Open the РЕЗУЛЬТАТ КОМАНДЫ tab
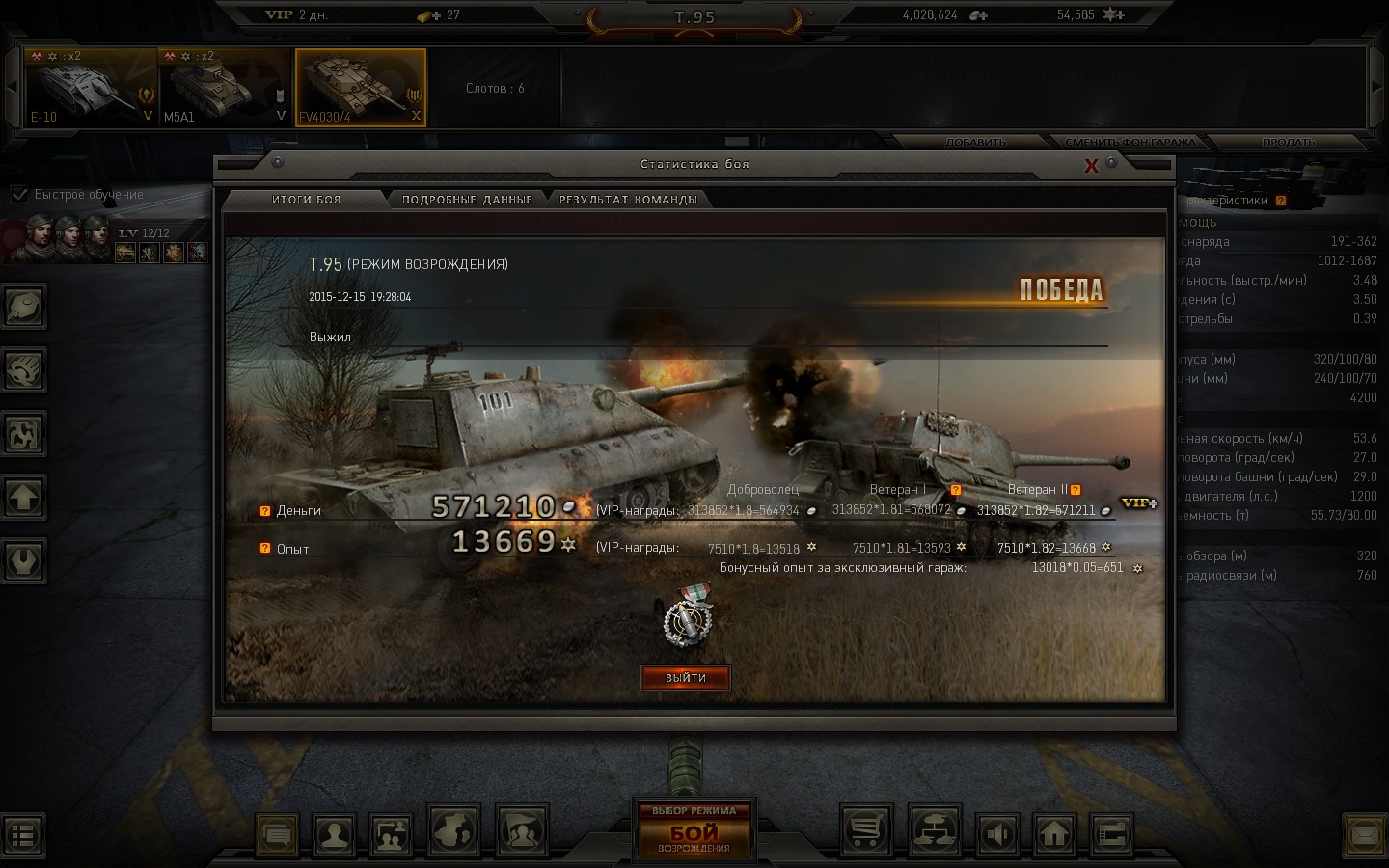This screenshot has height=868, width=1389. pyautogui.click(x=628, y=200)
